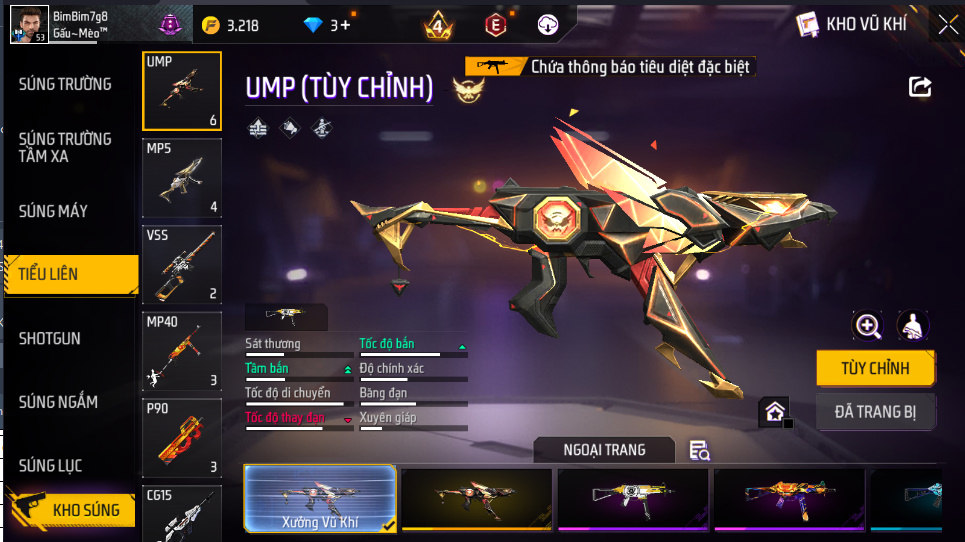Viewport: 965px width, 542px height.
Task: Zoom in with the magnifier icon
Action: tap(867, 325)
